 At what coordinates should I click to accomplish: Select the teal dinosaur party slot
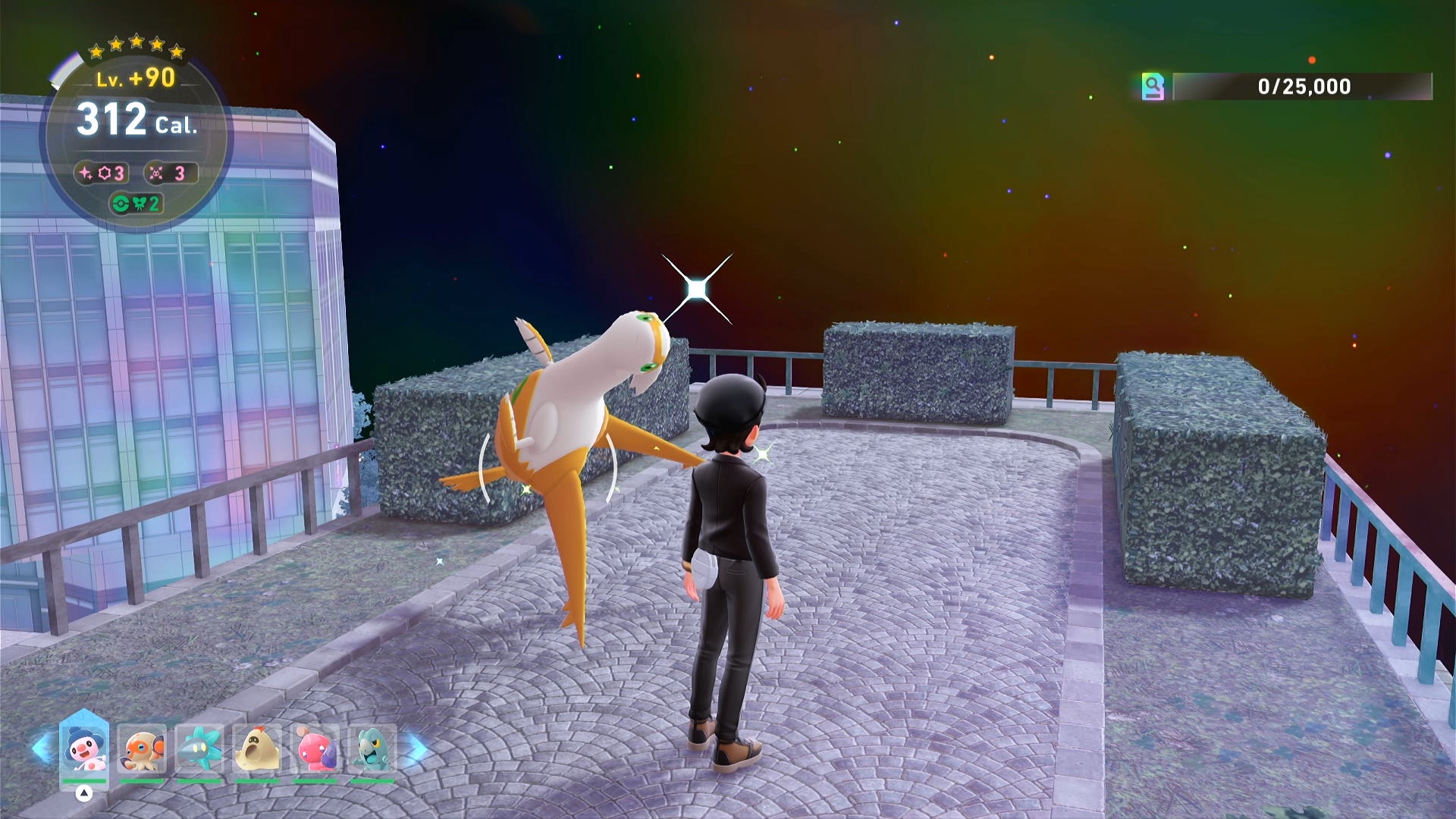[372, 749]
